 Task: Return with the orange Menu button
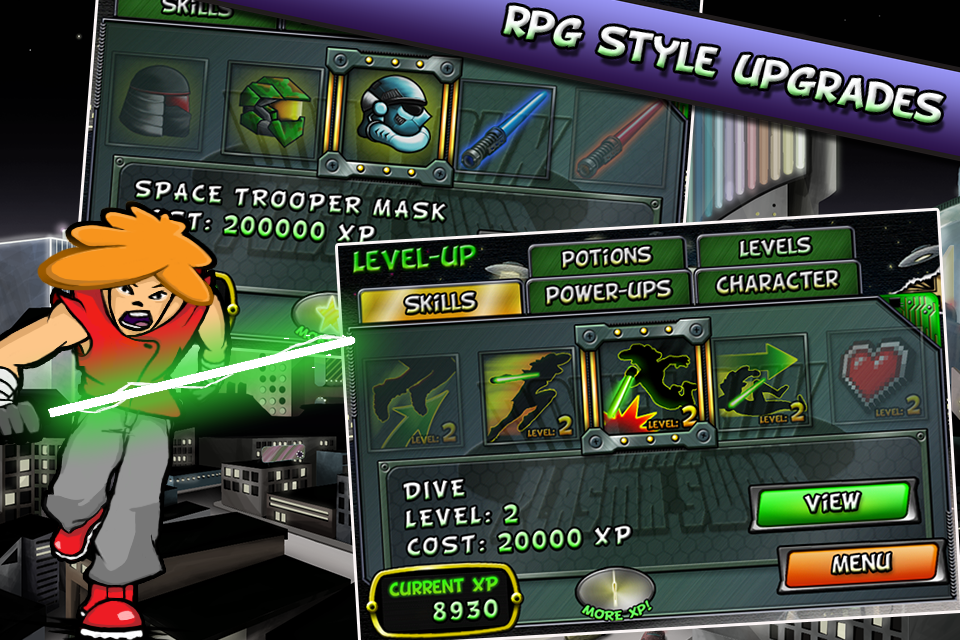pos(860,563)
